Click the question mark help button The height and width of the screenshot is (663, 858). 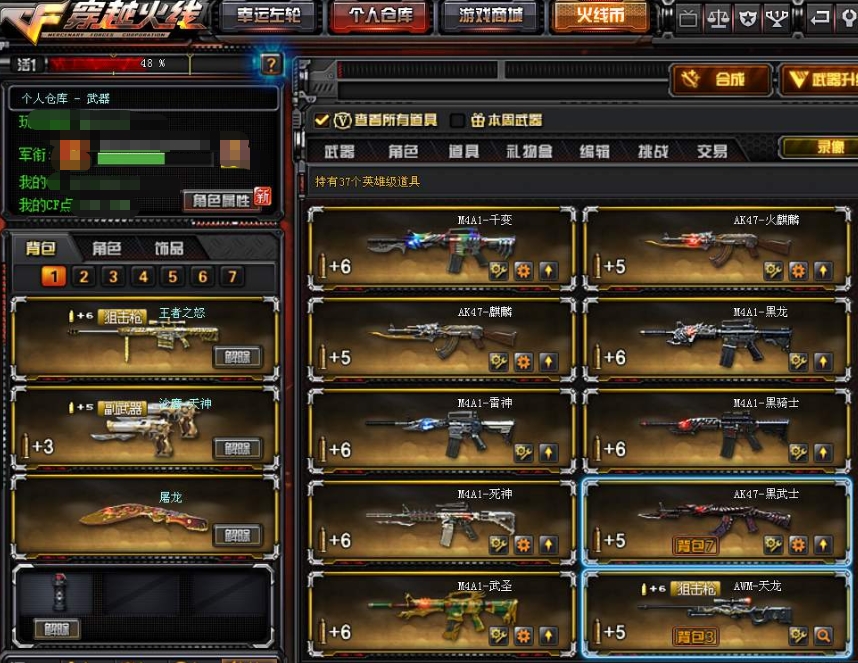pyautogui.click(x=272, y=65)
